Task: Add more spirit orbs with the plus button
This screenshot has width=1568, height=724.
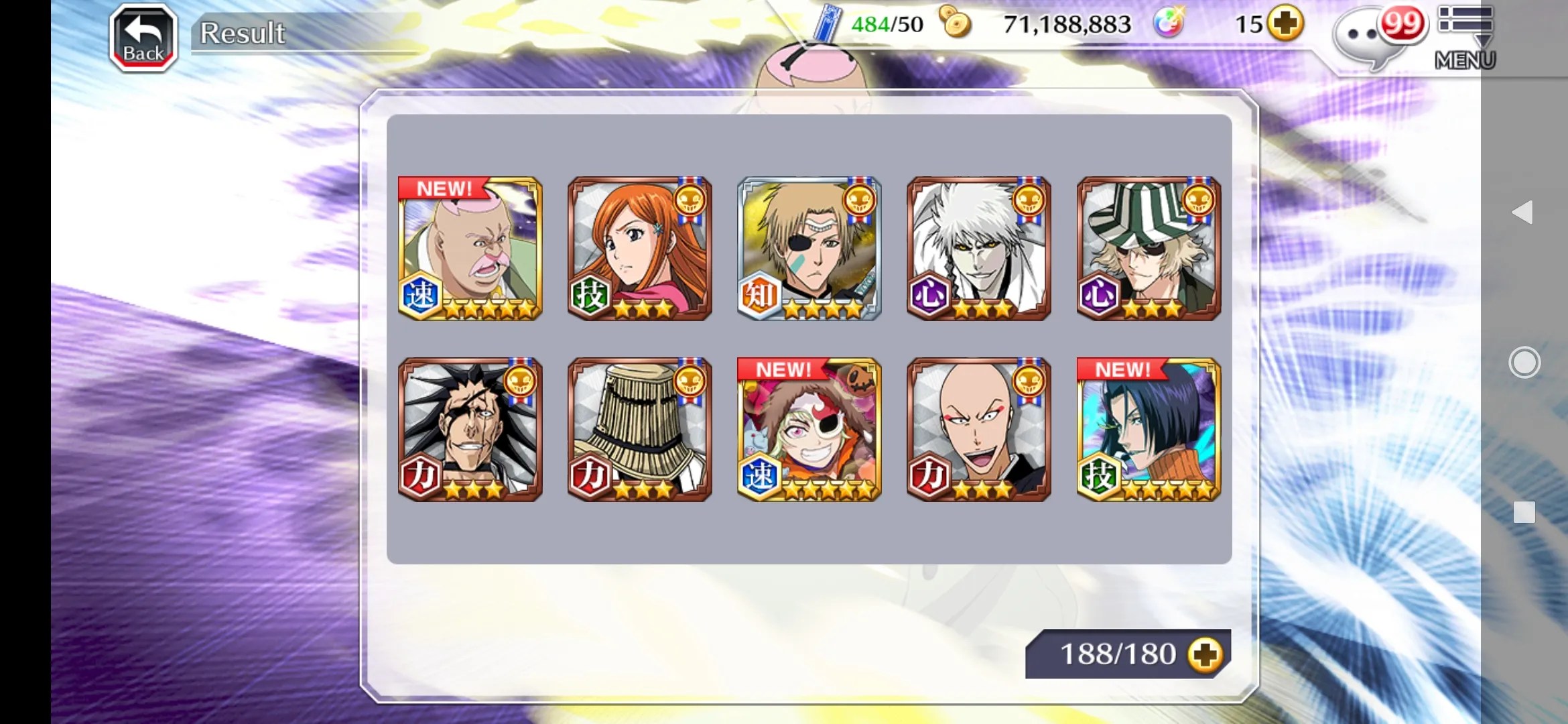Action: click(1285, 24)
